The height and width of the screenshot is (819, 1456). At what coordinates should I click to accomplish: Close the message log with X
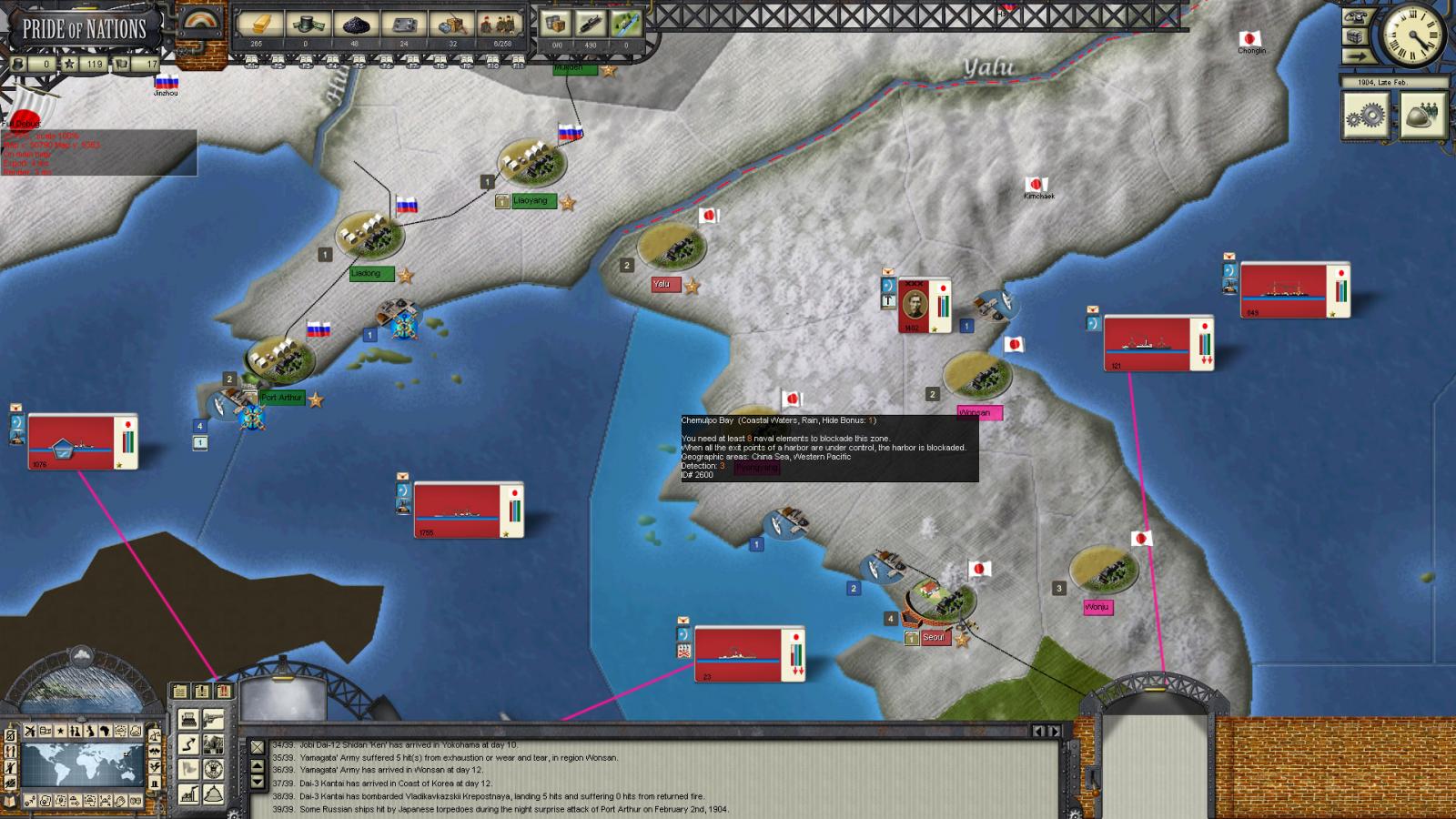[258, 747]
